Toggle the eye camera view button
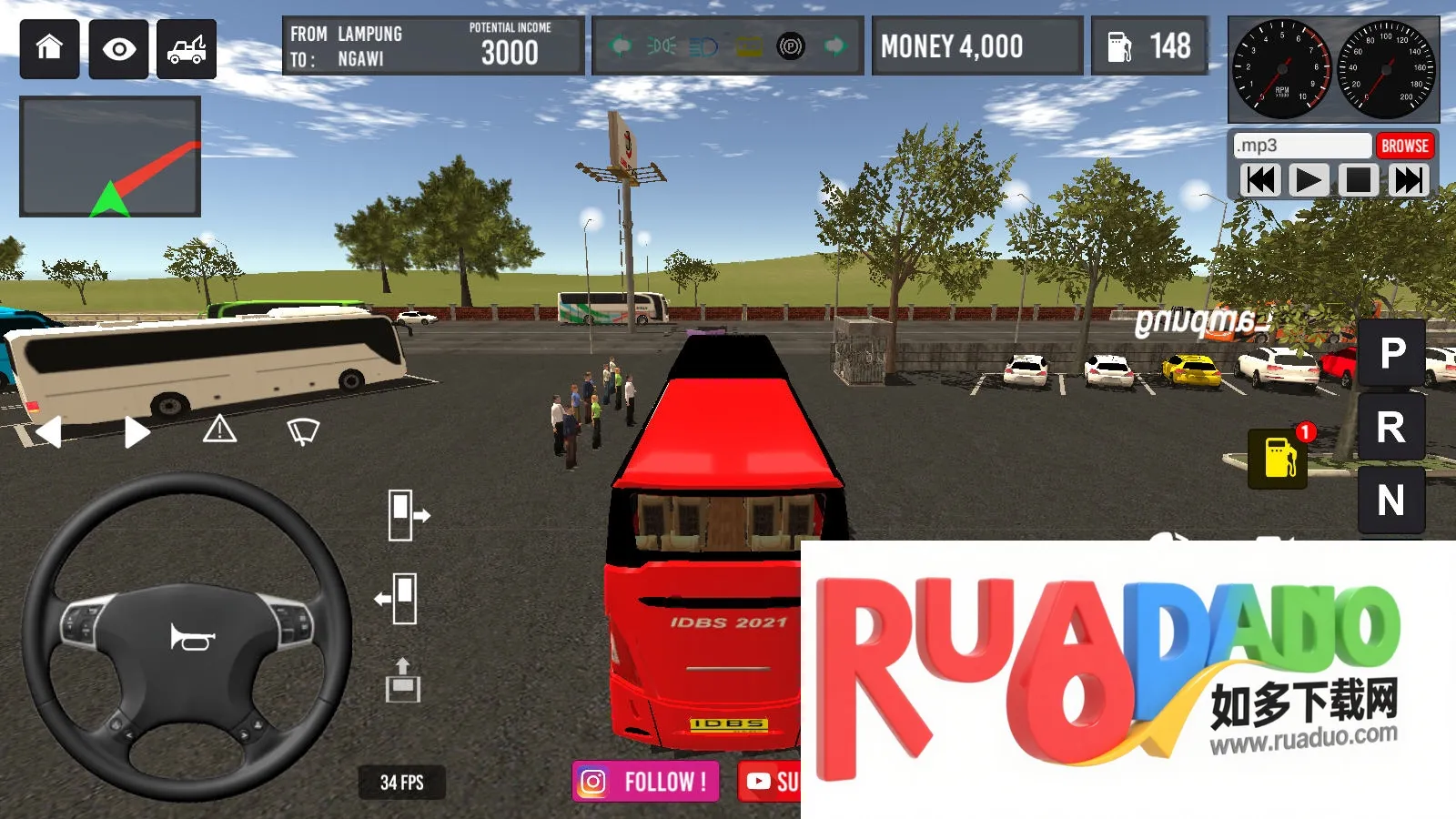The height and width of the screenshot is (819, 1456). (119, 48)
